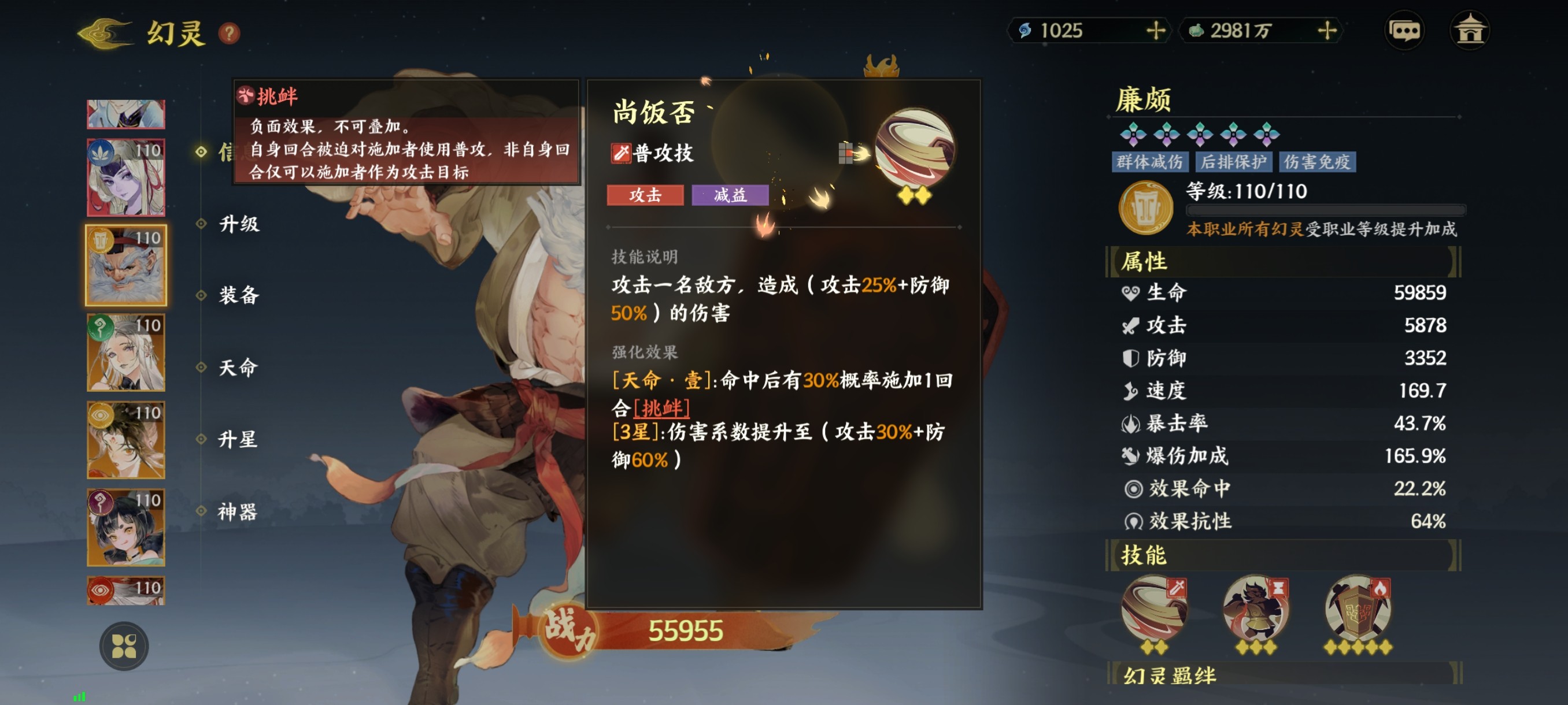The image size is (1568, 705).
Task: Toggle the 减益 tag on the skill card
Action: click(x=728, y=195)
